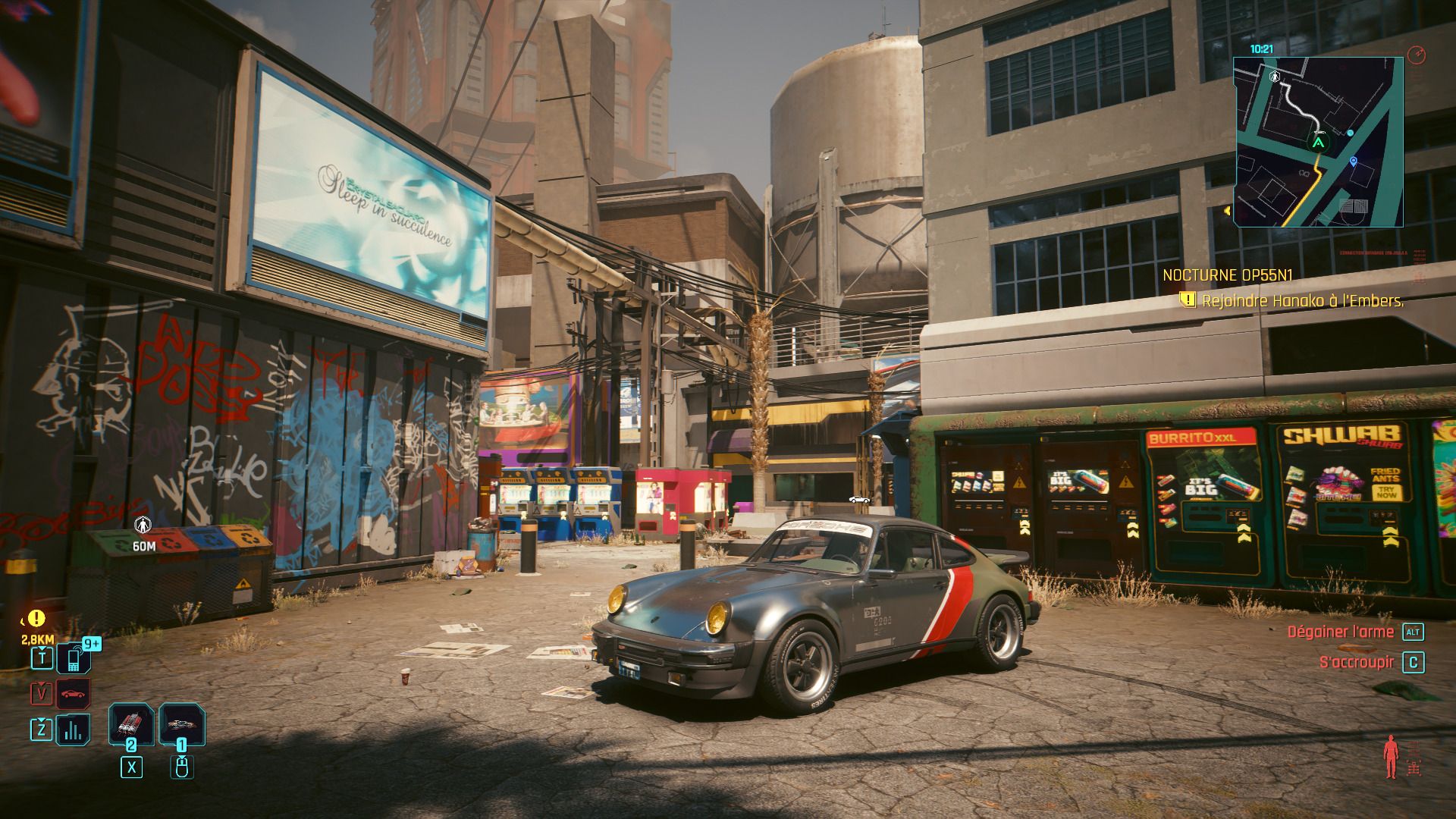
Task: Open the phone icon with 9+ badge
Action: click(x=74, y=658)
